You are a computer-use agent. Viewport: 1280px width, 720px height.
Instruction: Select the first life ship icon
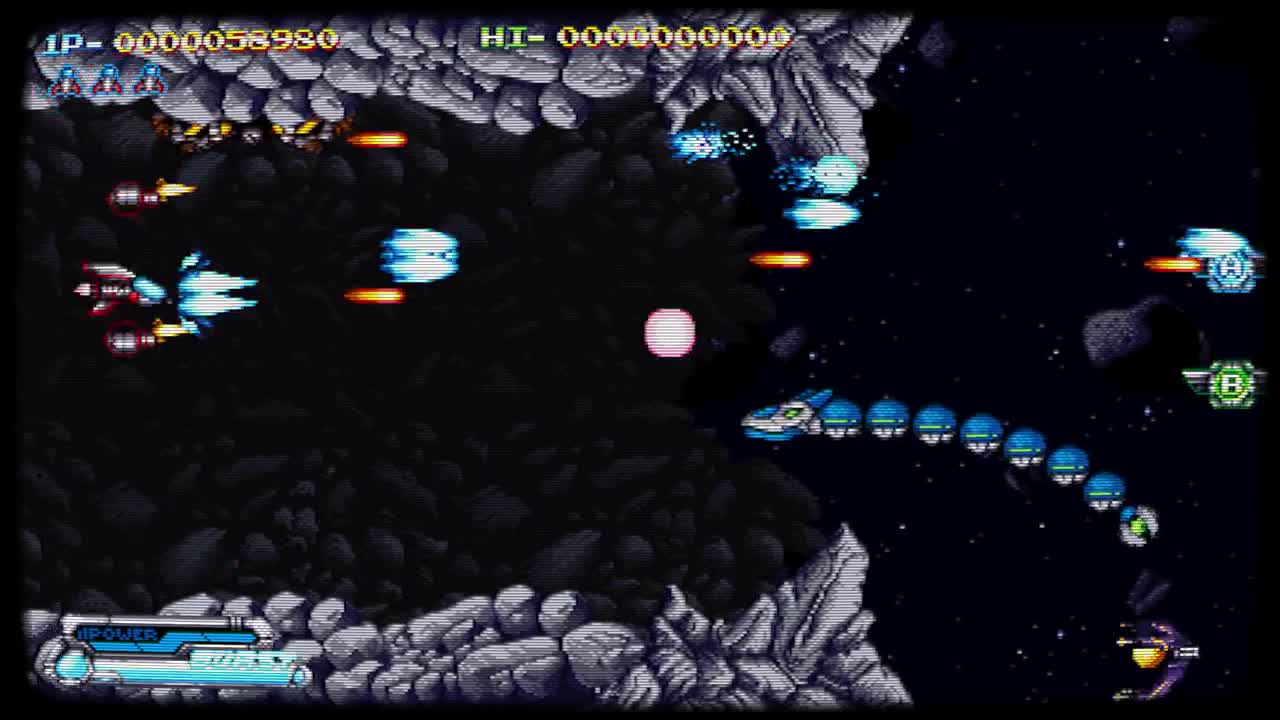[x=63, y=81]
